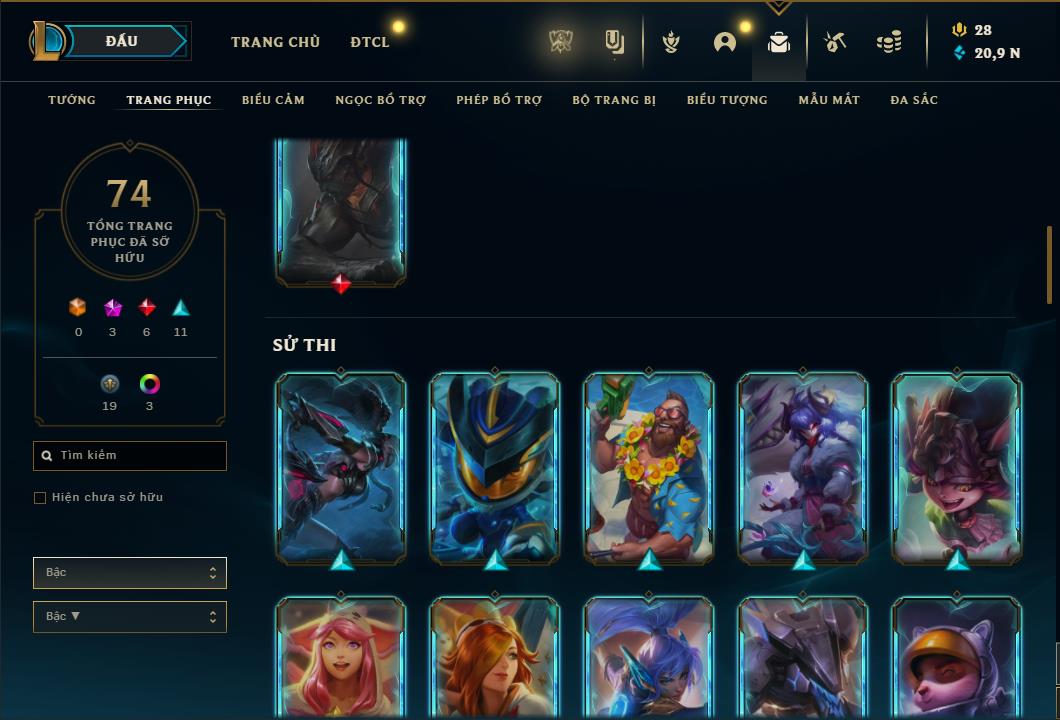Image resolution: width=1060 pixels, height=720 pixels.
Task: Open the ĐA SẮC tab
Action: click(x=914, y=100)
